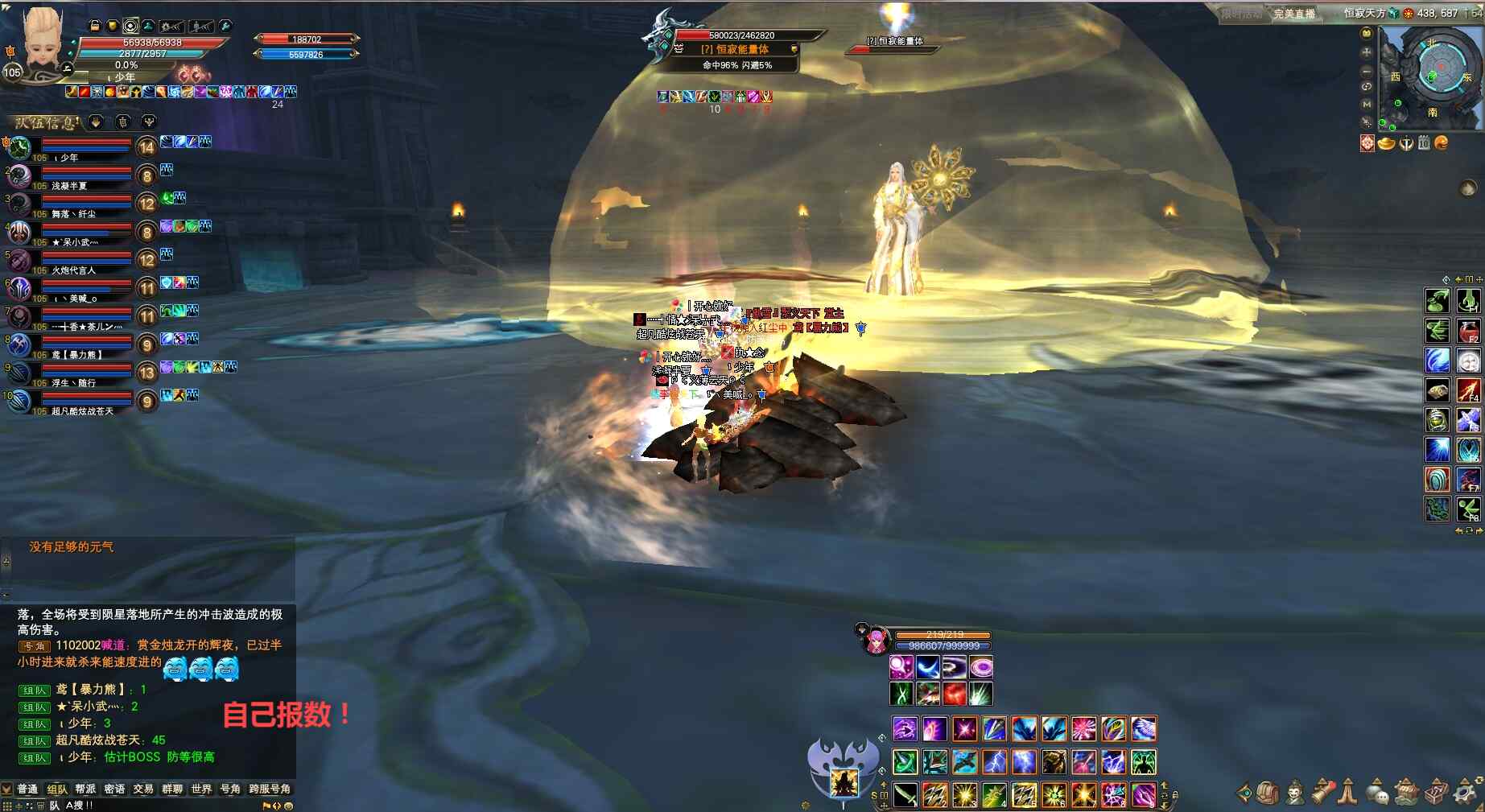
Task: Zoom out the minimap with minus button
Action: pos(1366,70)
